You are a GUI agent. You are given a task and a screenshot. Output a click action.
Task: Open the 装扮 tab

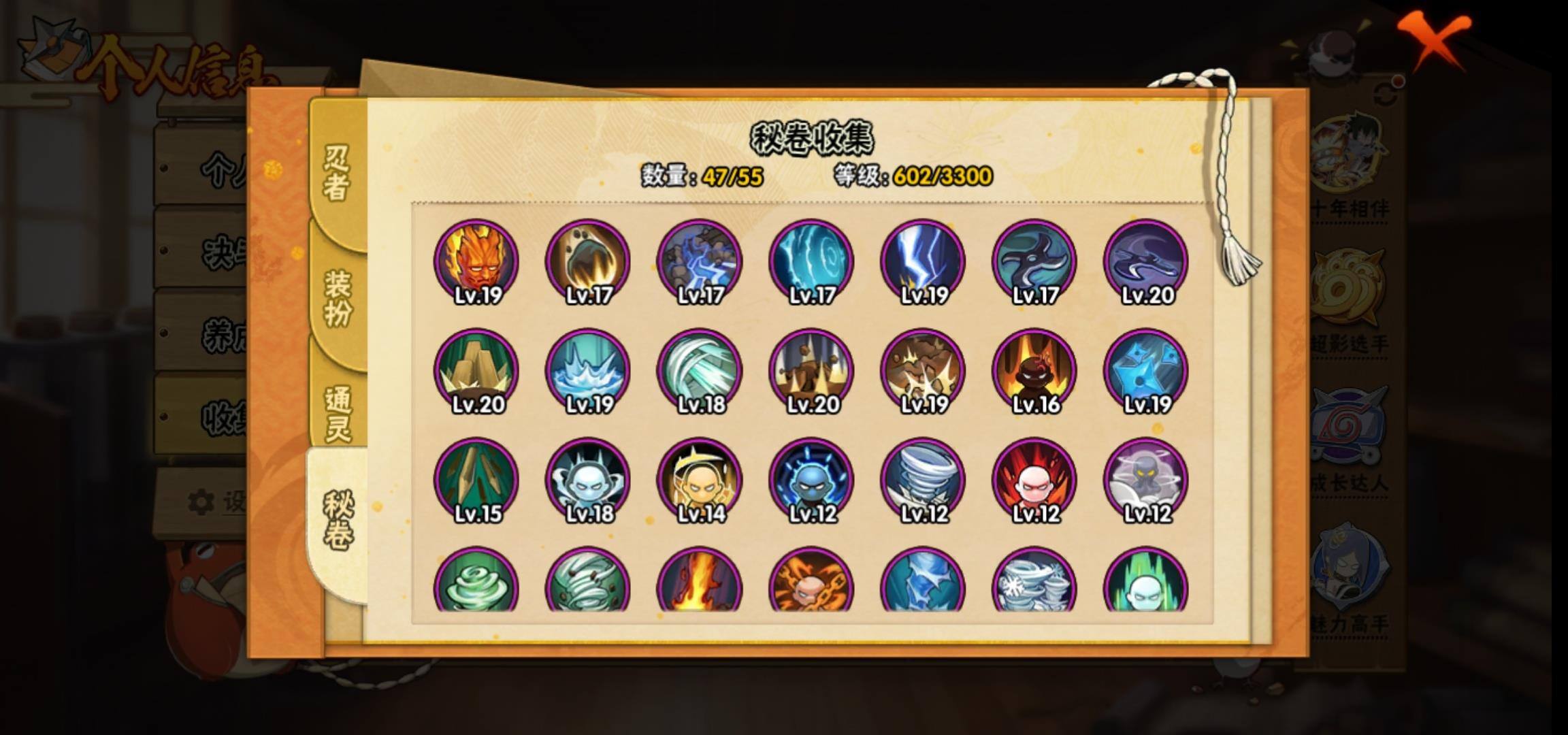coord(338,297)
